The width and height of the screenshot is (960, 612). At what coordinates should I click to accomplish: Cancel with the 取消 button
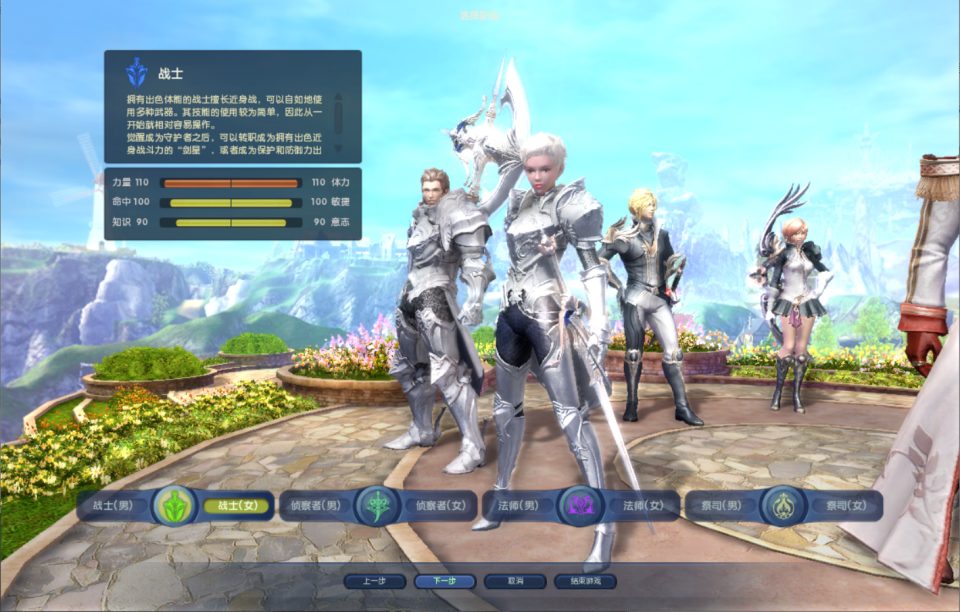[x=514, y=581]
